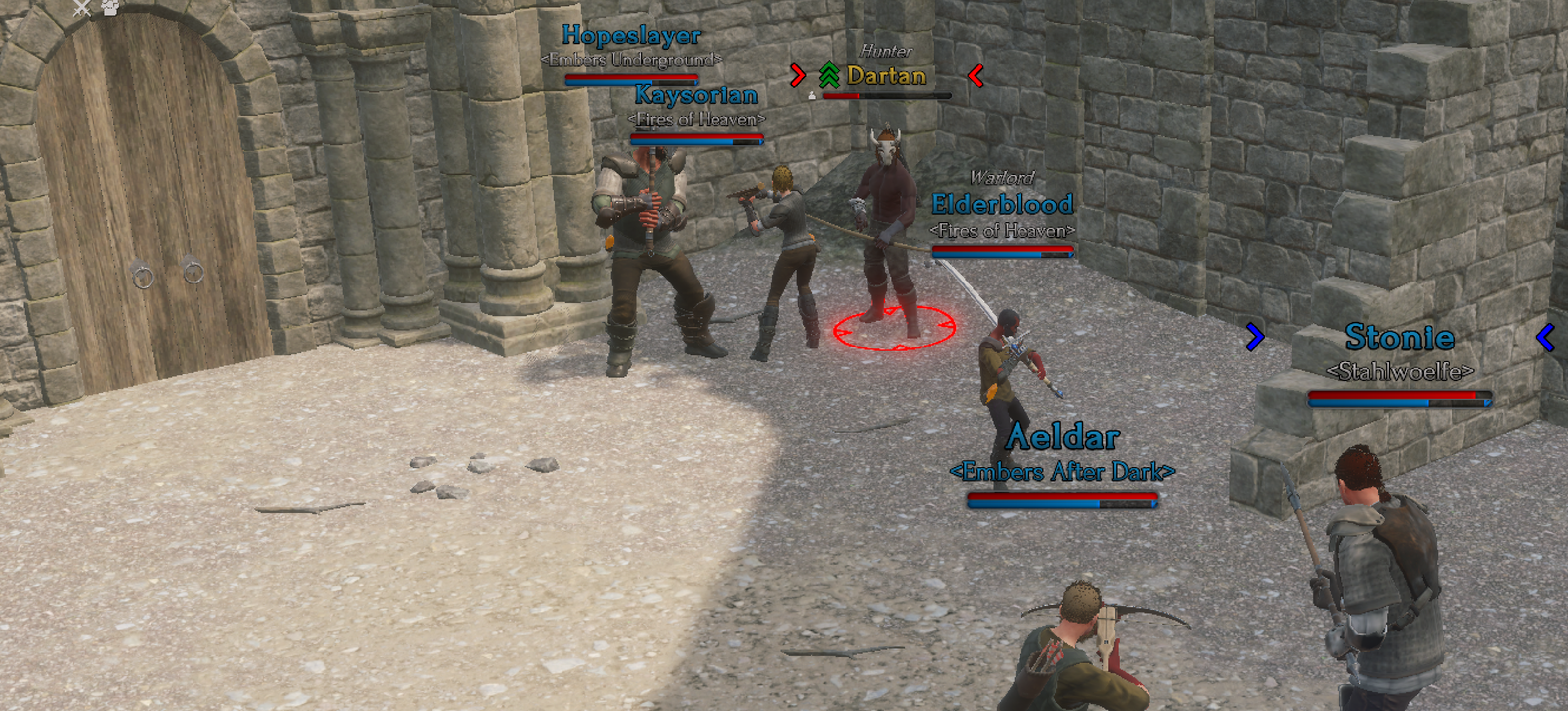Select the Hopeslayer nameplate
Screen dimensions: 1568x711
click(631, 36)
